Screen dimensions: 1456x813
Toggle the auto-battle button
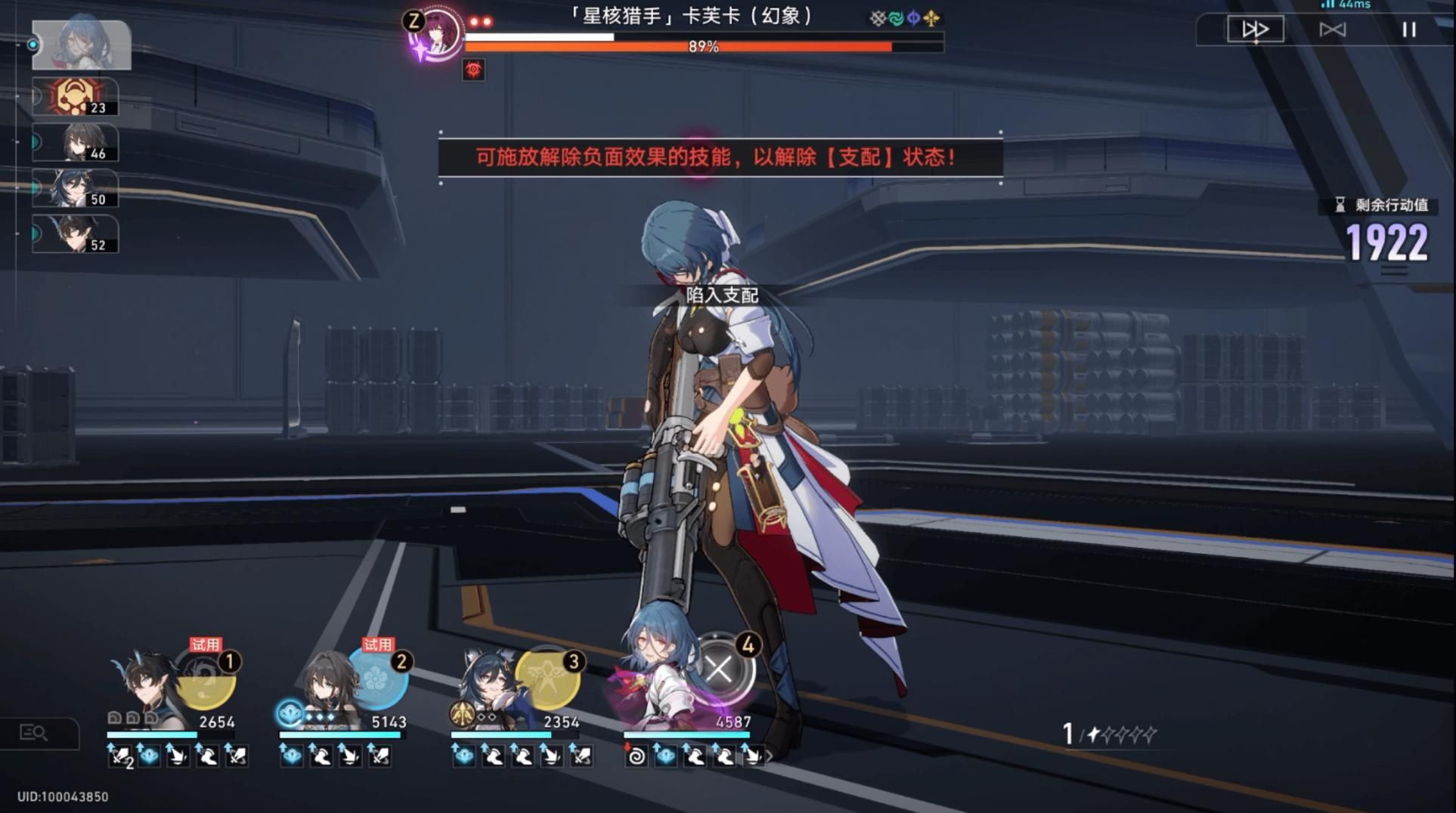point(1332,29)
